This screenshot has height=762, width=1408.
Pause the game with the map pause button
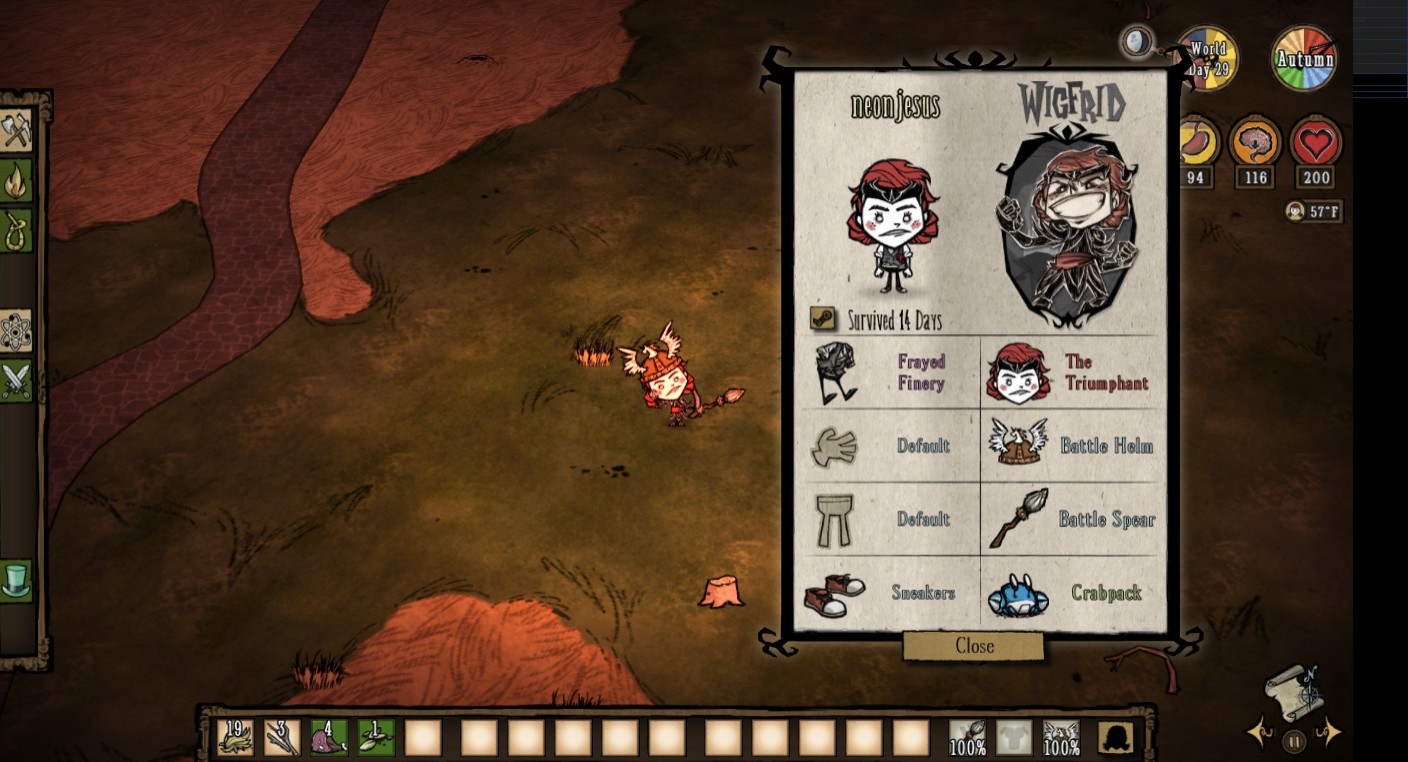pos(1293,741)
